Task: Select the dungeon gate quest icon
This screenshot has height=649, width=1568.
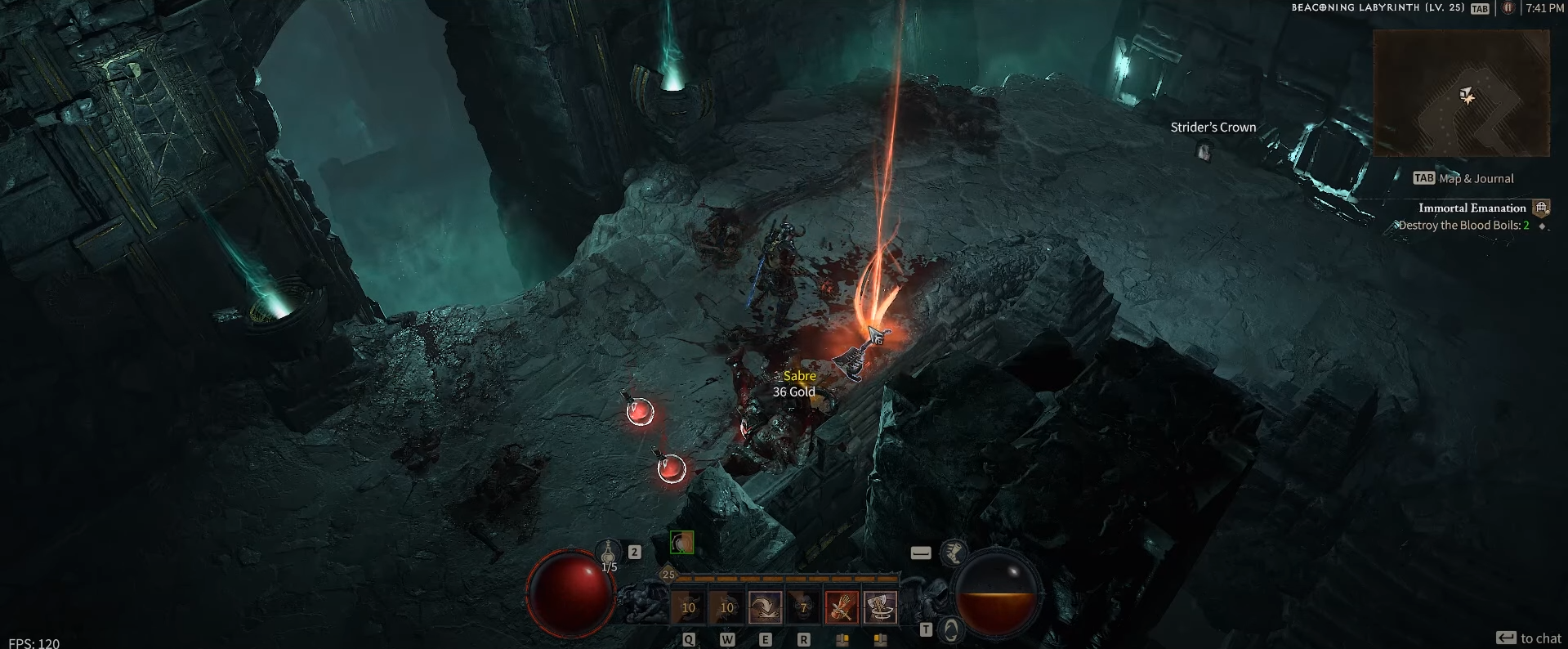Action: coord(1541,208)
